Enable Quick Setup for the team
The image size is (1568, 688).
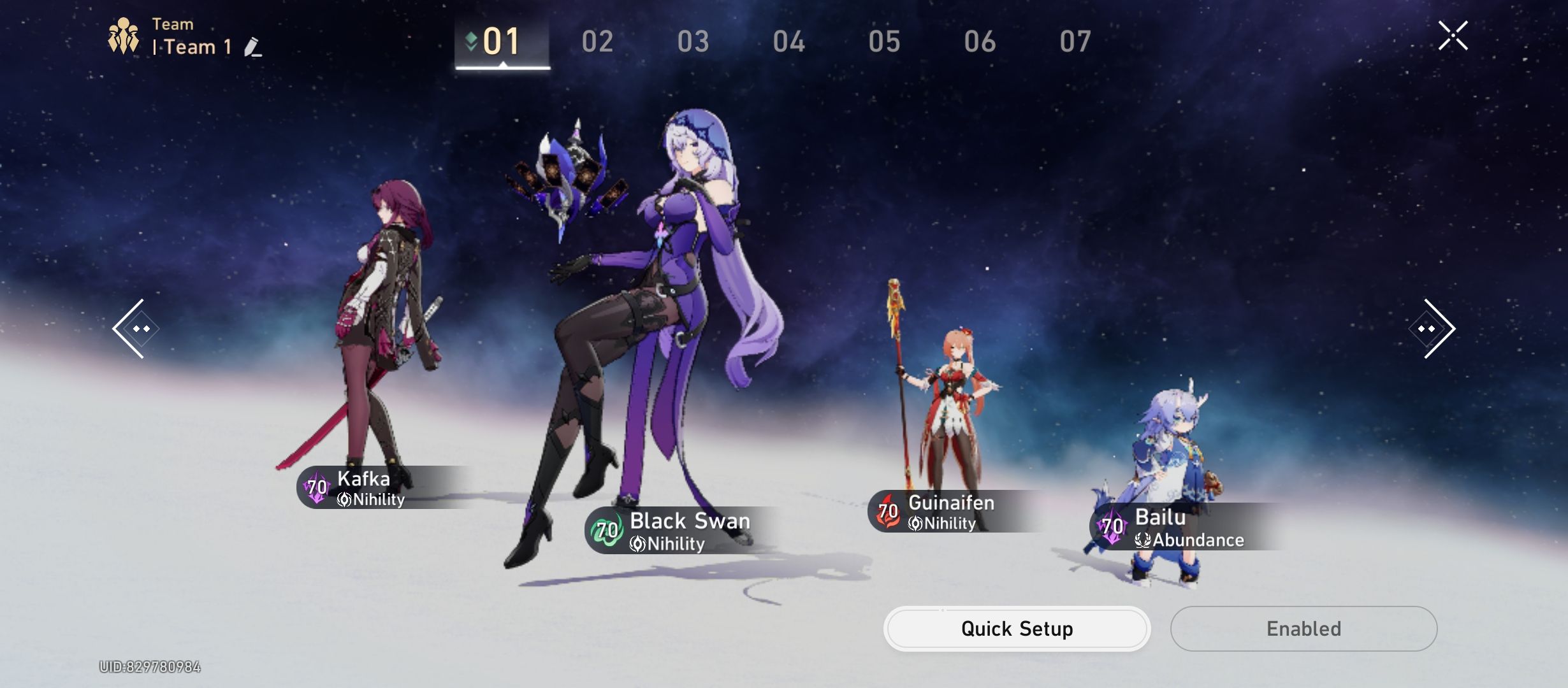pos(1017,628)
